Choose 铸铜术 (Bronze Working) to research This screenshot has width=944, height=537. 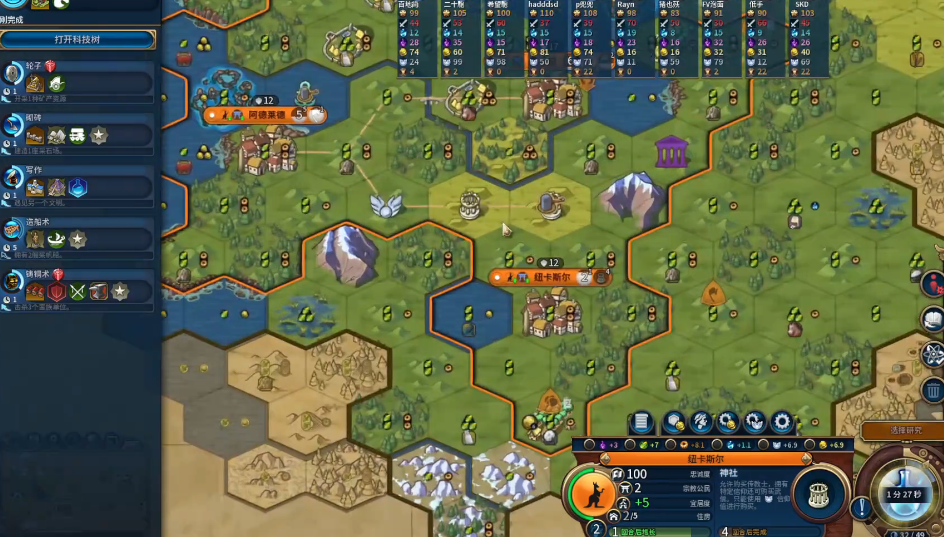click(x=80, y=291)
